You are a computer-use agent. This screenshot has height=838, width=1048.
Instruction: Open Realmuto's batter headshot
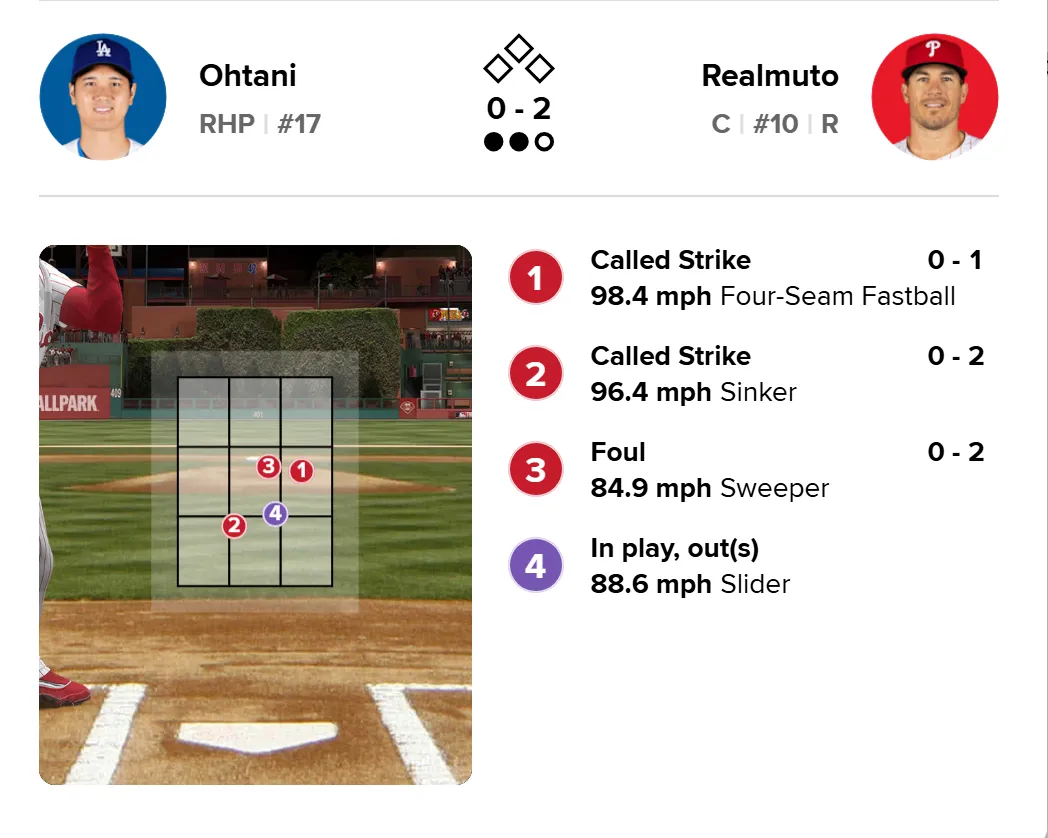coord(934,97)
